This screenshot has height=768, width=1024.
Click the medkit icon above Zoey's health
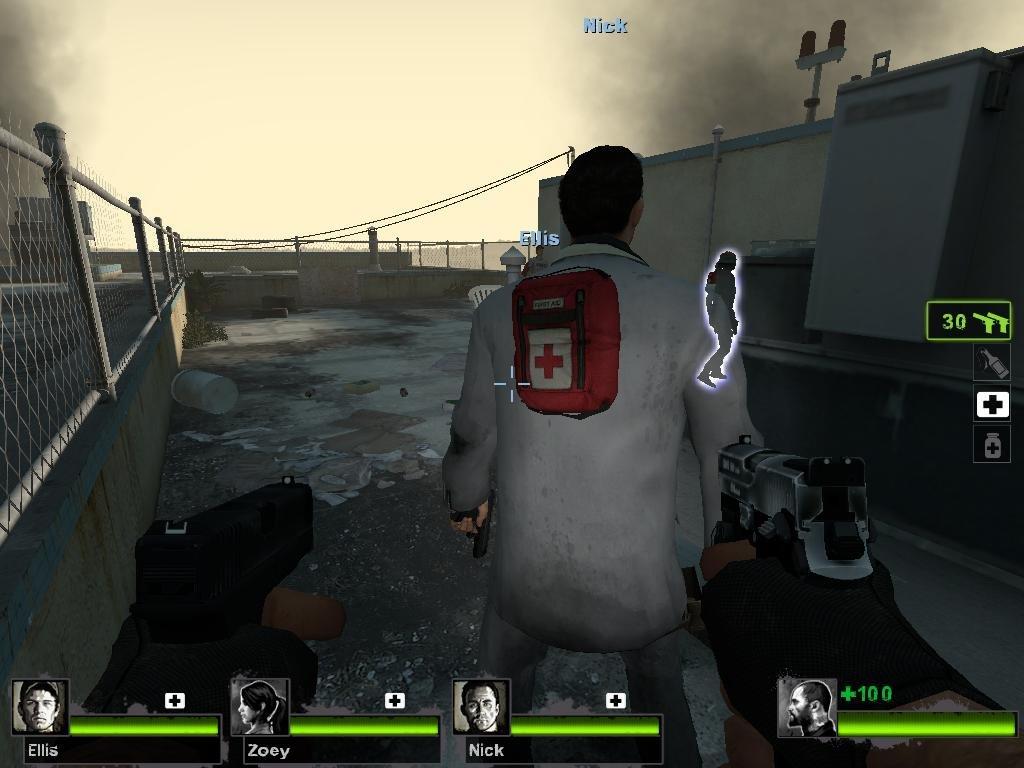pyautogui.click(x=395, y=701)
